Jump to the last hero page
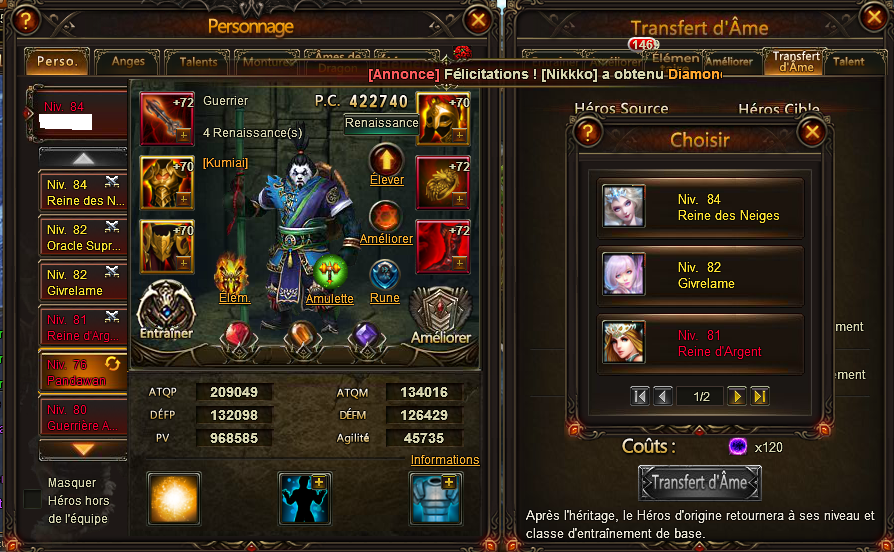Screen dimensions: 894x552 pos(760,396)
